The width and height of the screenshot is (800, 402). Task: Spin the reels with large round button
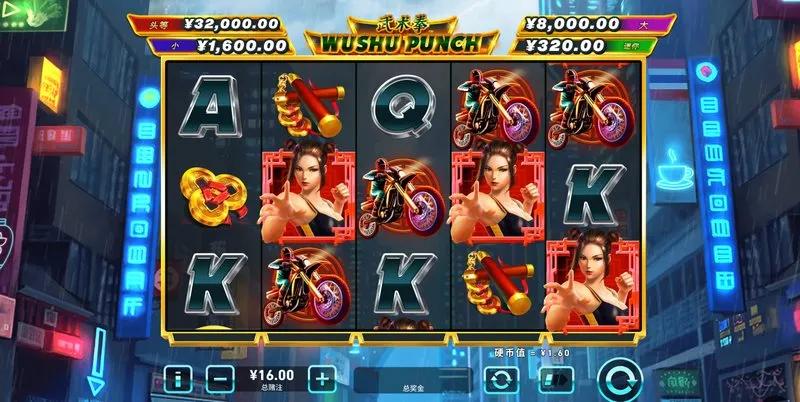pyautogui.click(x=621, y=381)
